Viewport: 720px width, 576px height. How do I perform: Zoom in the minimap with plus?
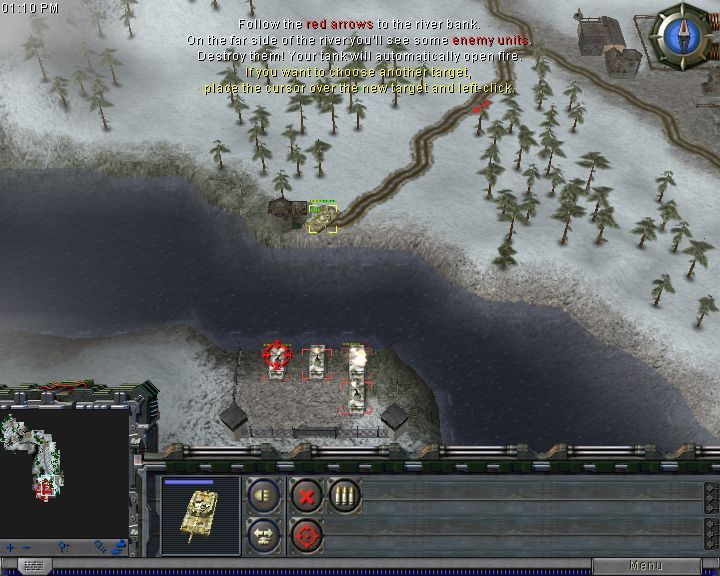click(x=10, y=547)
